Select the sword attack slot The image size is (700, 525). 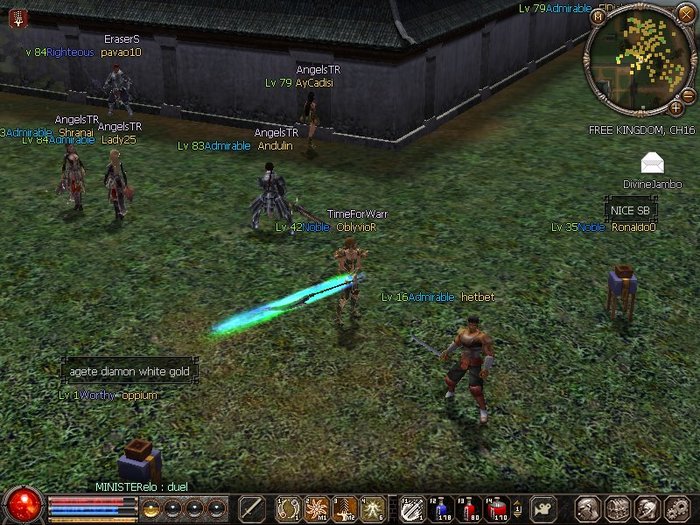252,508
